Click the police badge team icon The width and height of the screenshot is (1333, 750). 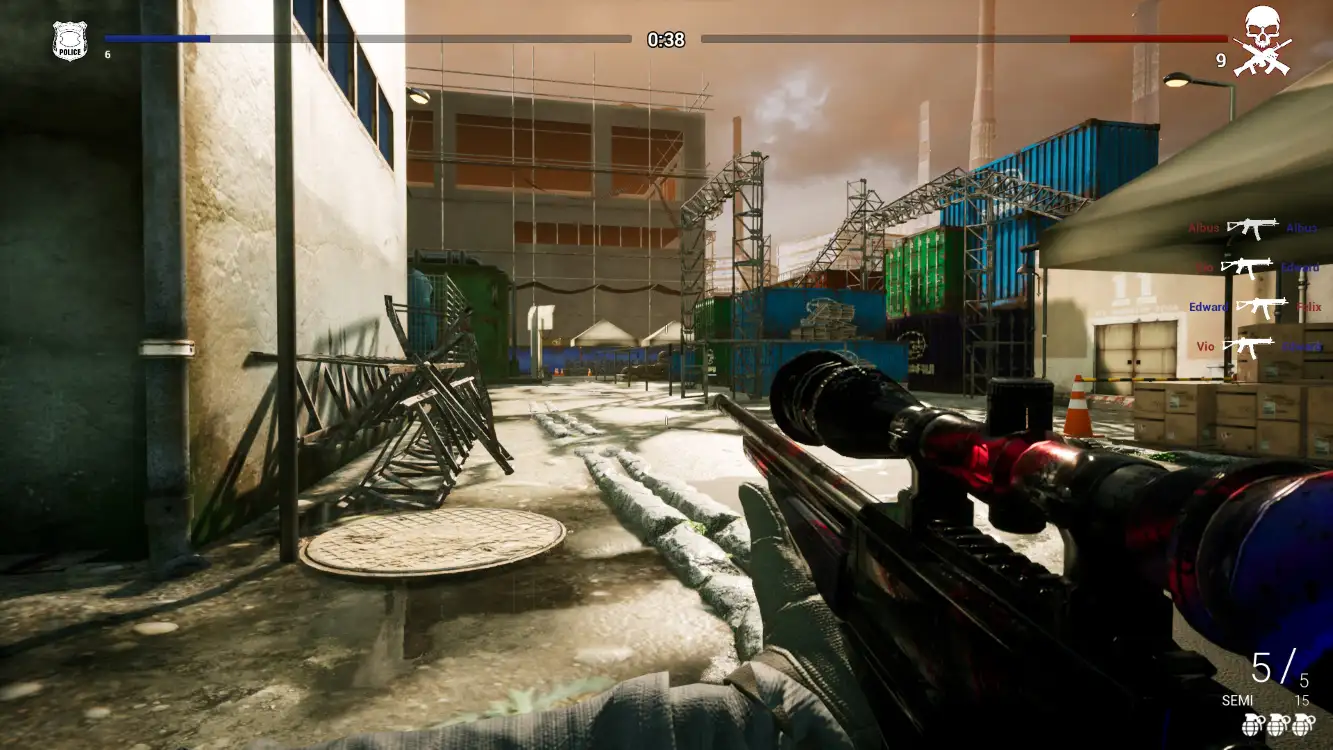70,41
